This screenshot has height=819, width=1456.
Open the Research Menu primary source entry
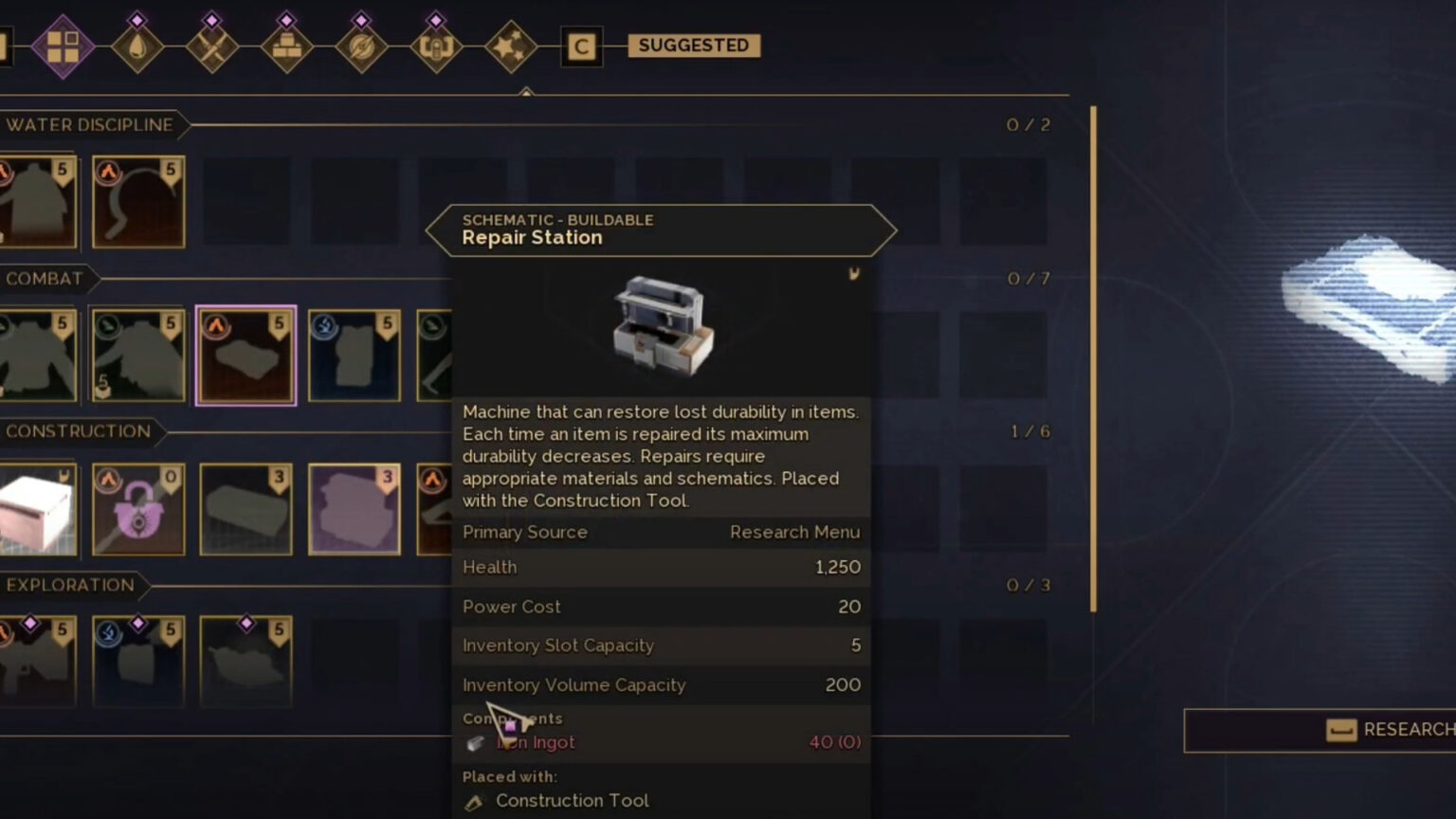794,532
